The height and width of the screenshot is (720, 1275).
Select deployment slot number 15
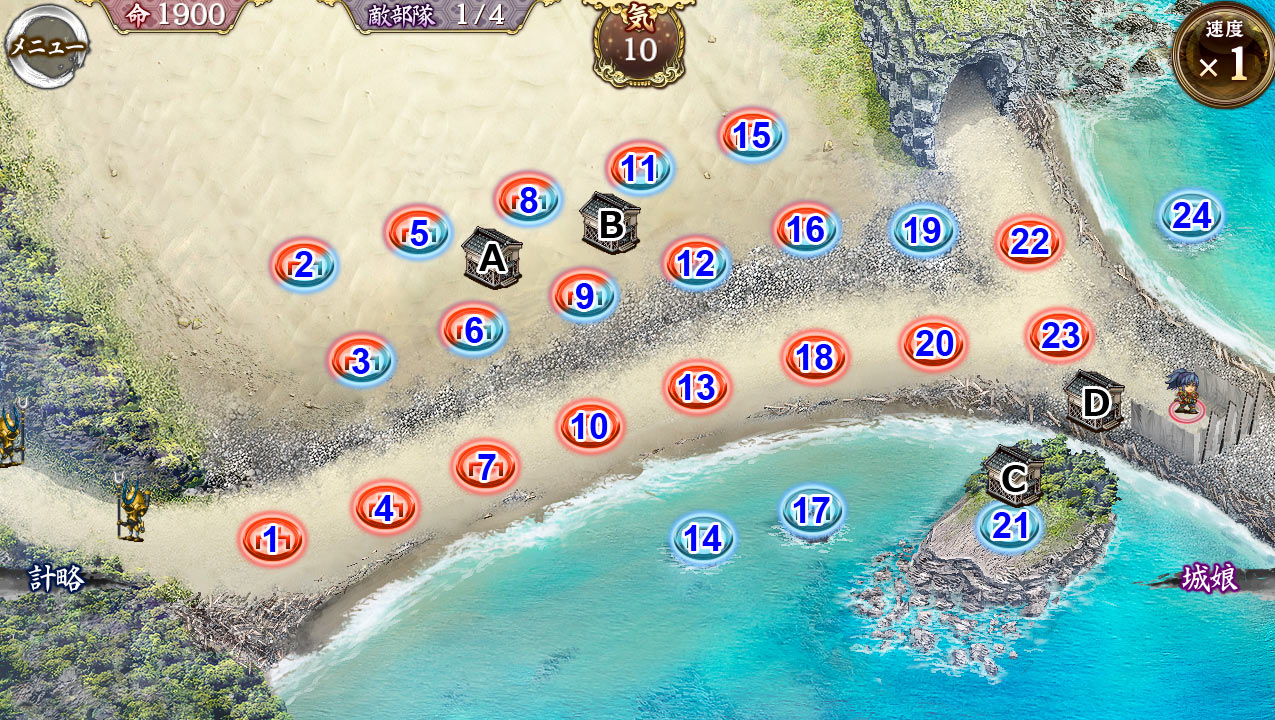tap(752, 136)
